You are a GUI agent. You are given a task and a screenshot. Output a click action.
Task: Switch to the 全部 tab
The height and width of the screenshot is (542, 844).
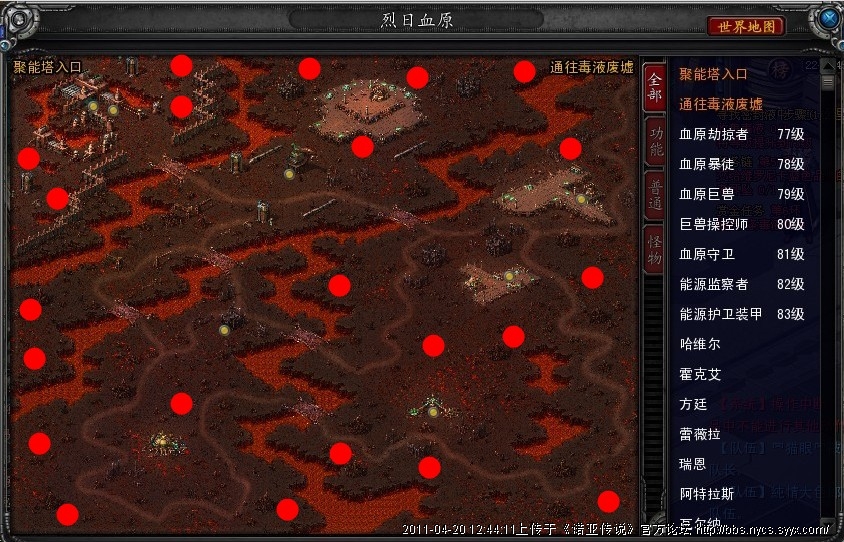654,87
